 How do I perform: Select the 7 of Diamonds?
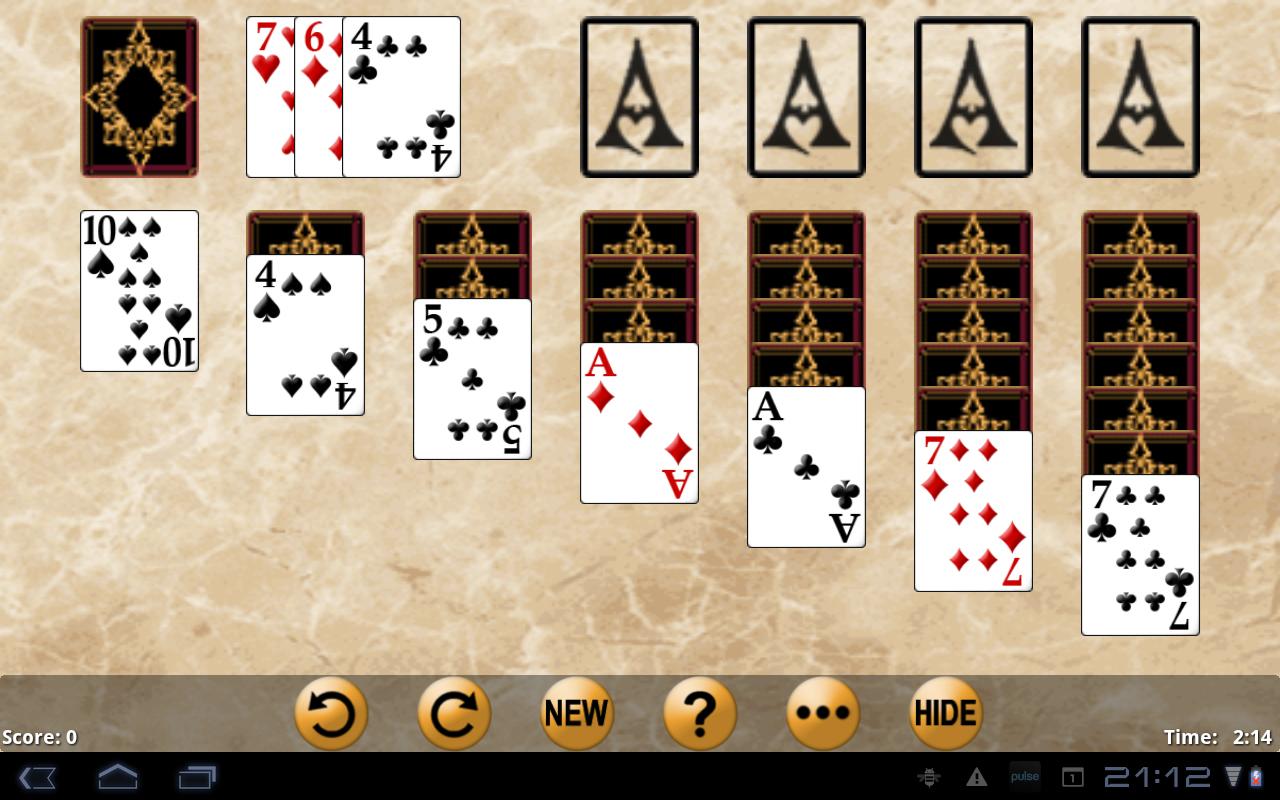tap(972, 510)
